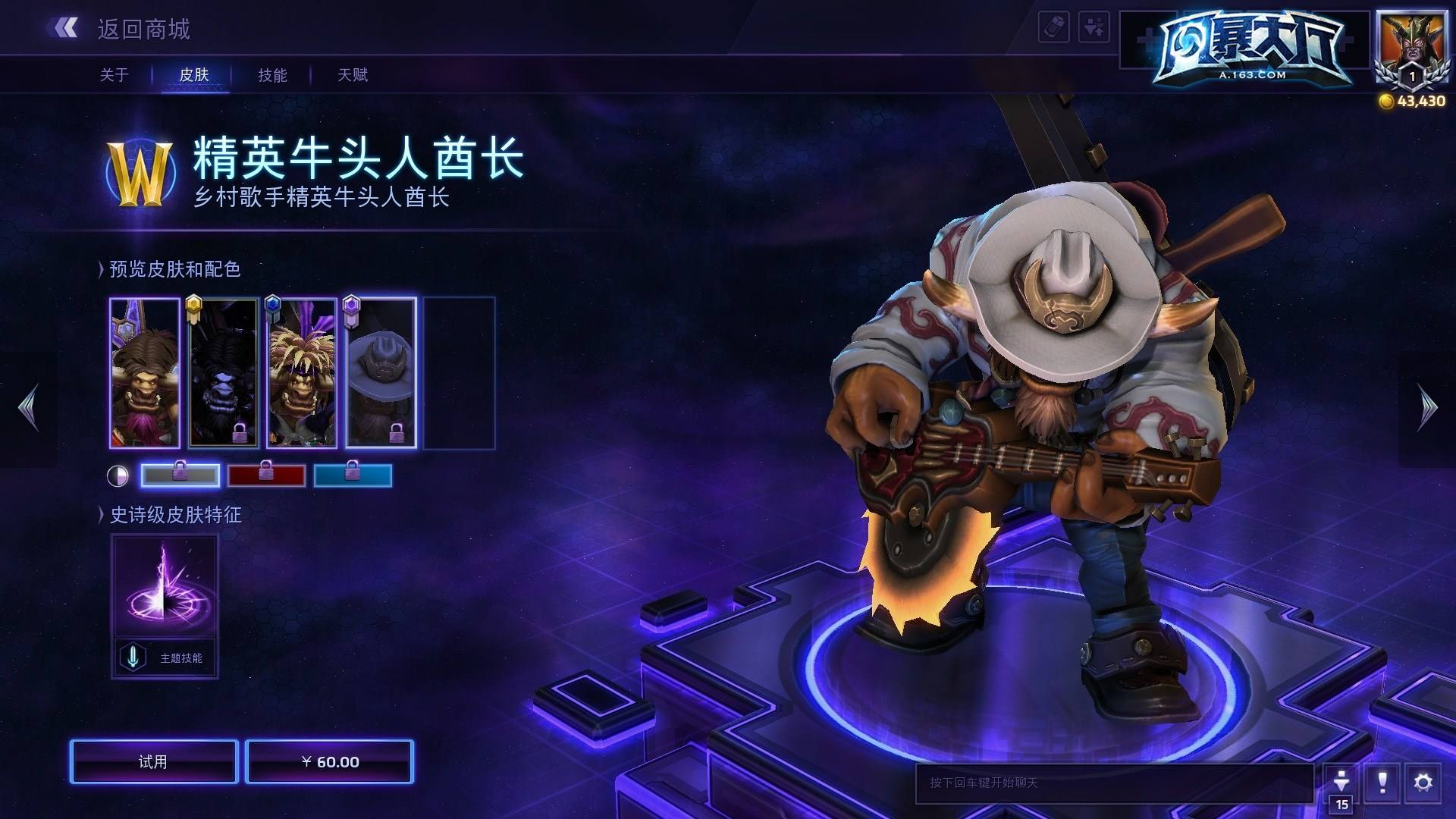This screenshot has height=819, width=1456.
Task: Click the 返回商城 back chevron
Action: pos(67,29)
